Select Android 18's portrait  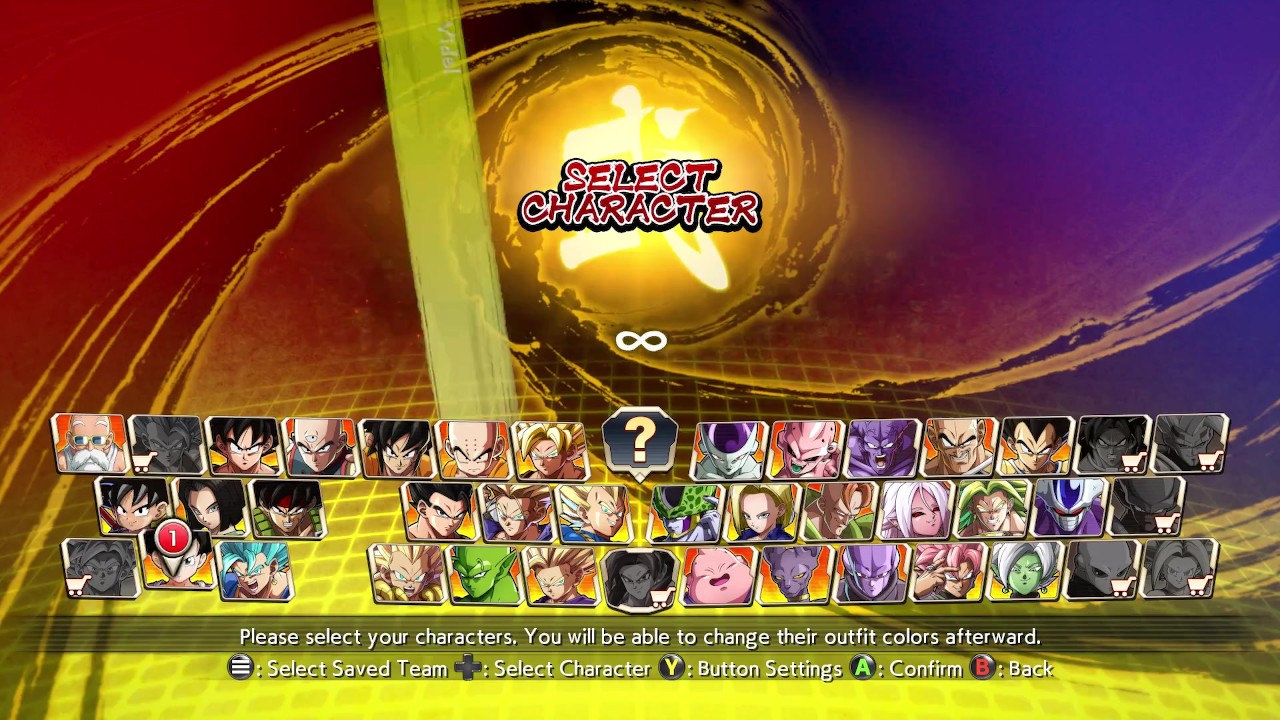762,511
